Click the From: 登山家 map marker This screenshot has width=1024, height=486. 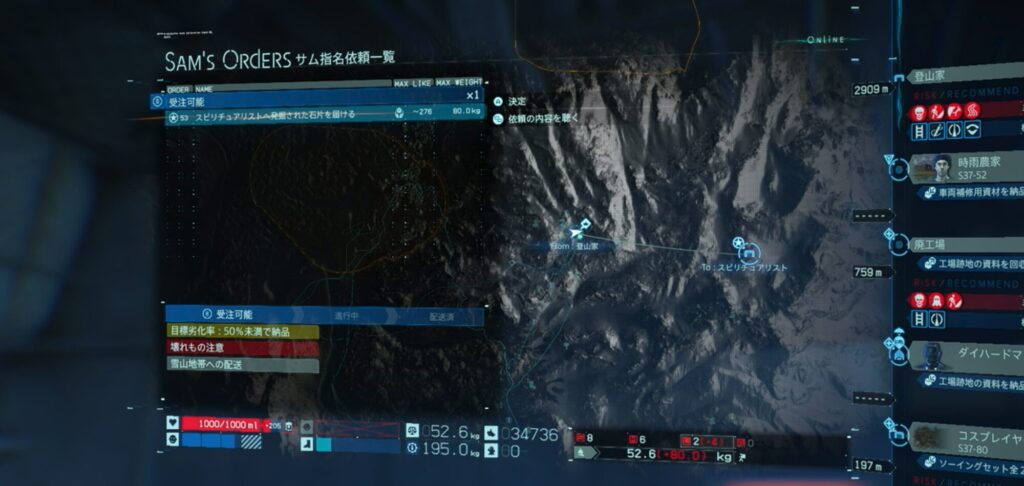coord(583,231)
